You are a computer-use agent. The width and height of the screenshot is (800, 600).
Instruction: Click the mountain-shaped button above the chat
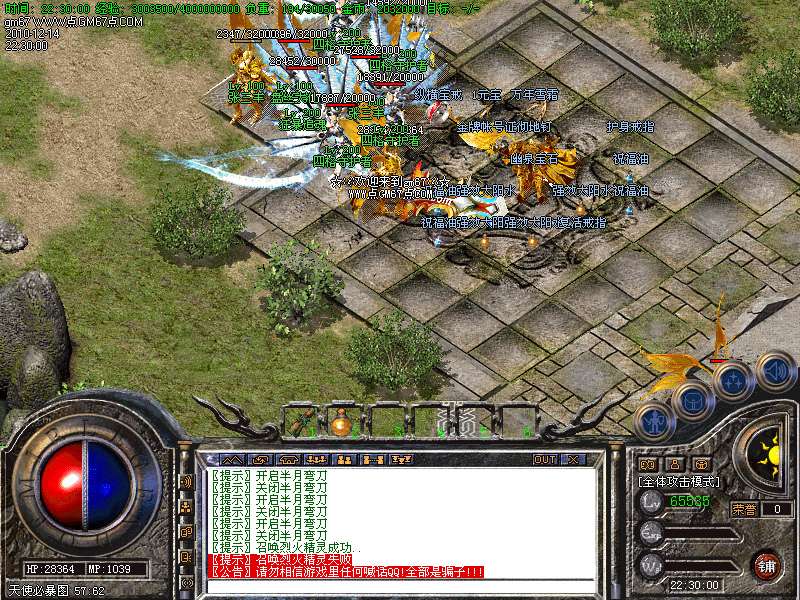(232, 459)
